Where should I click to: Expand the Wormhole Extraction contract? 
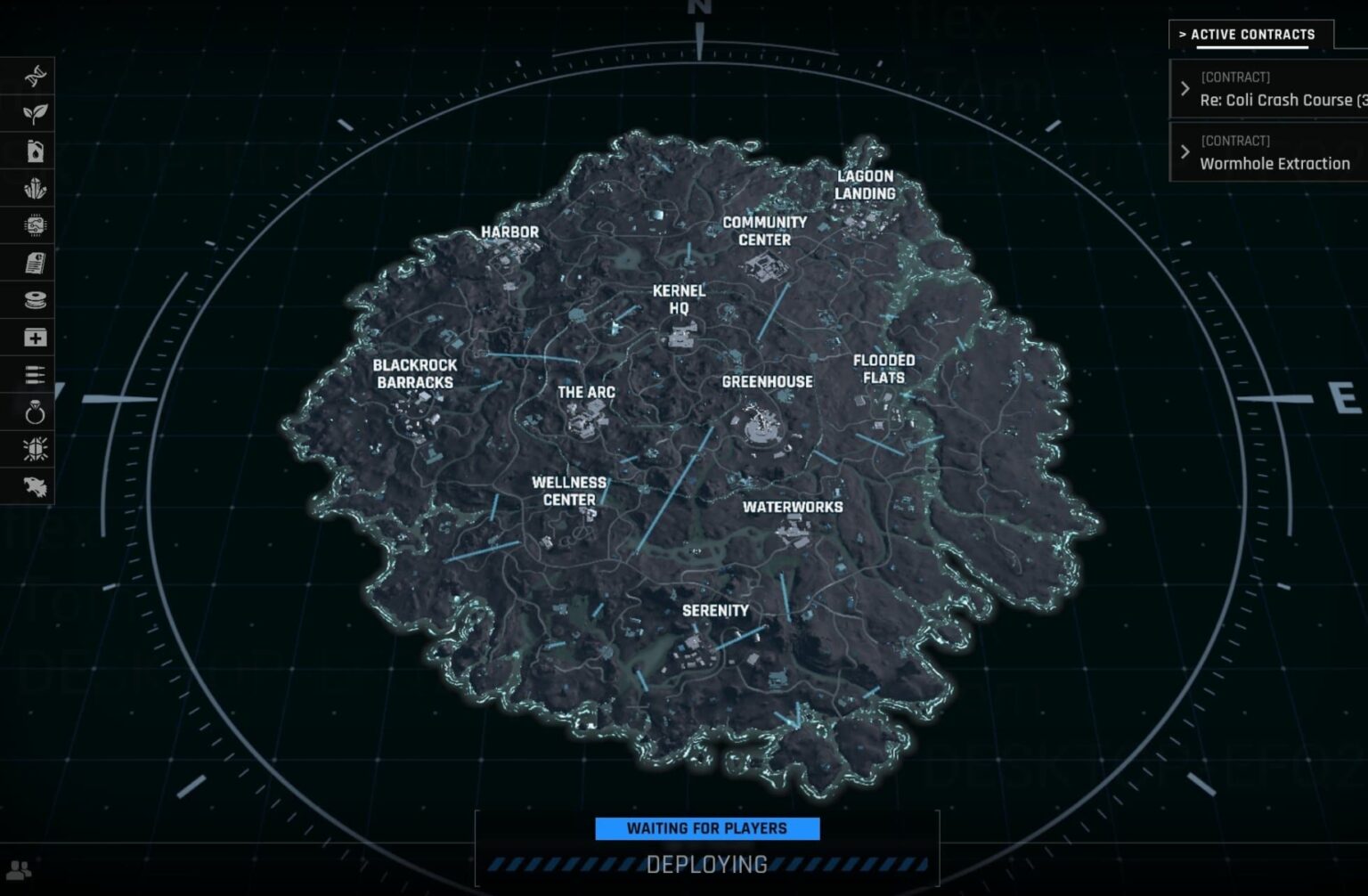tap(1185, 151)
